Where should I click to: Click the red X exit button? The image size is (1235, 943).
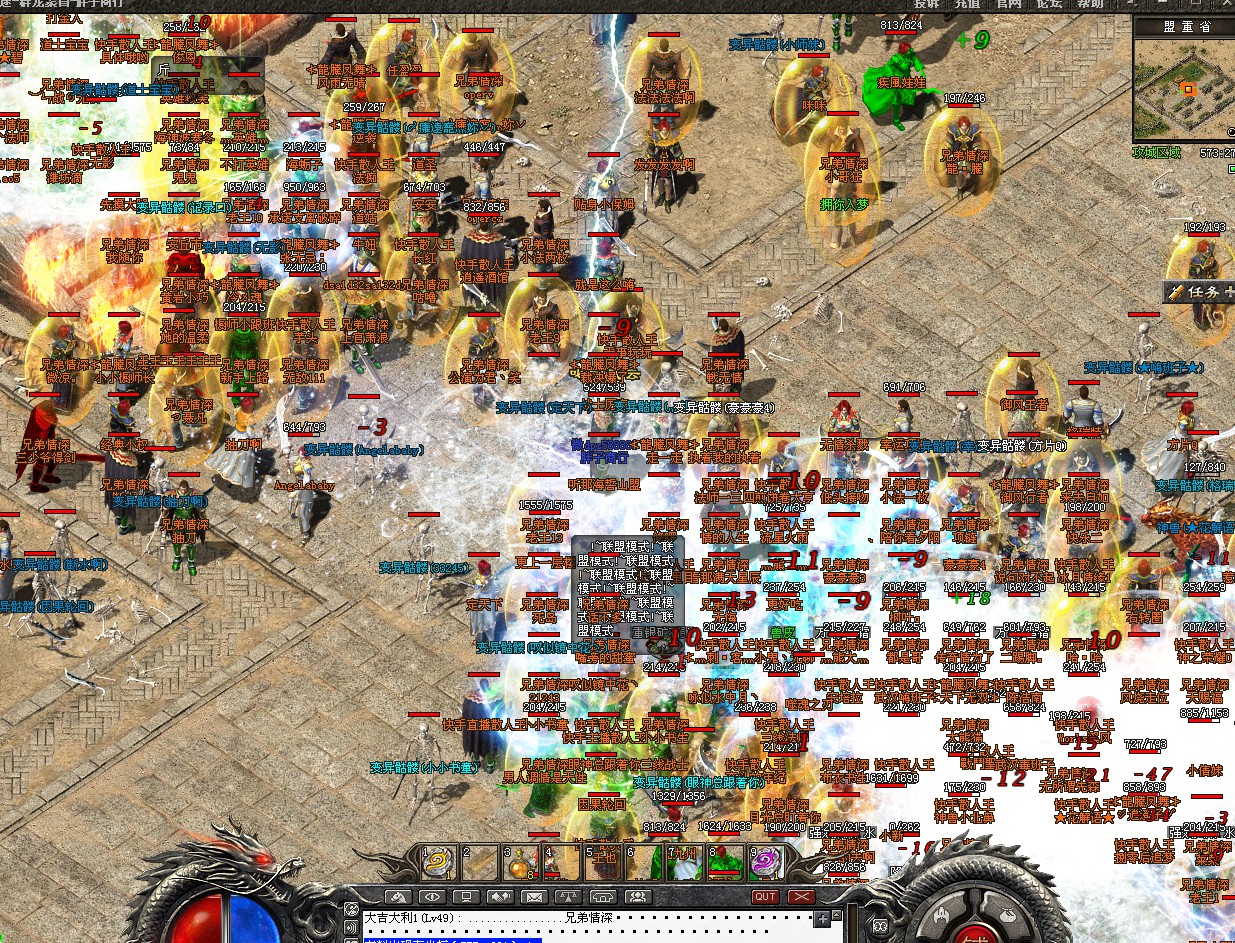tap(800, 897)
